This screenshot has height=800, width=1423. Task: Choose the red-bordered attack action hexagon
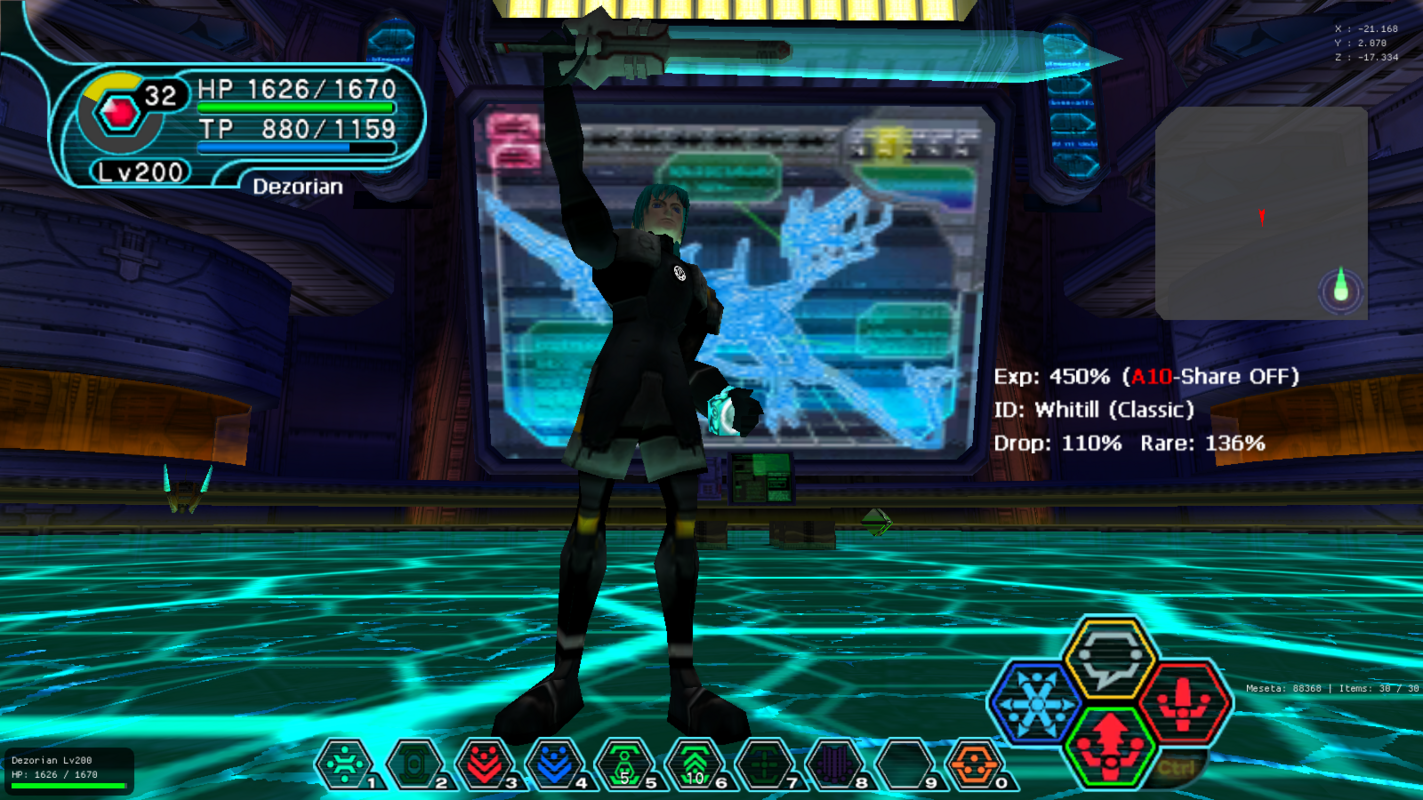1184,702
